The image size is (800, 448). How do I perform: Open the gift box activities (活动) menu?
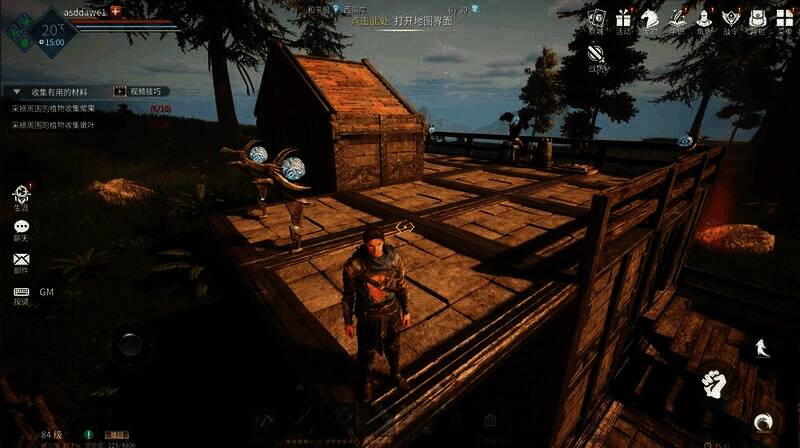[624, 19]
